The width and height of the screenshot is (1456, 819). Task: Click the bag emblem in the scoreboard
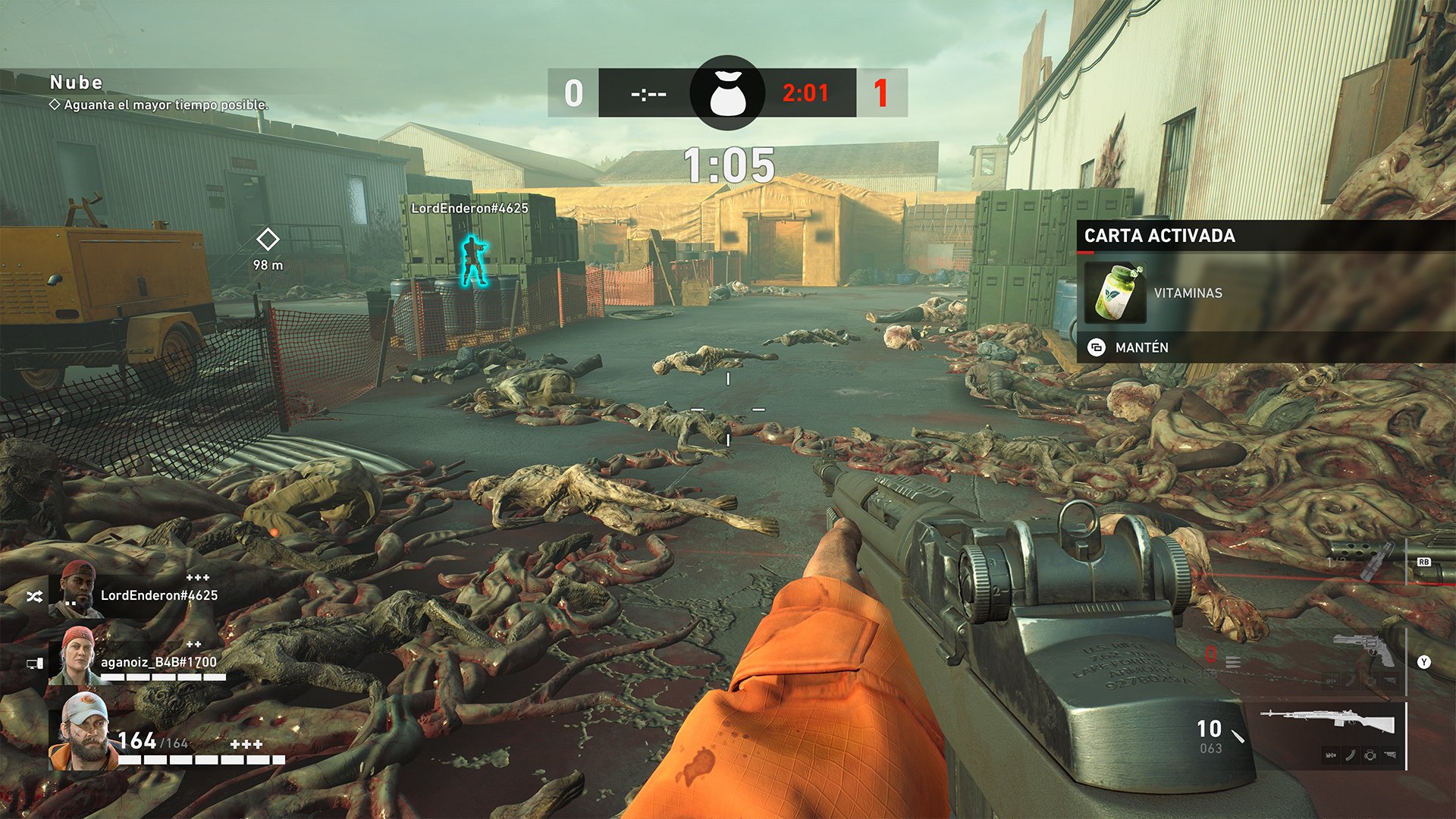pos(727,93)
